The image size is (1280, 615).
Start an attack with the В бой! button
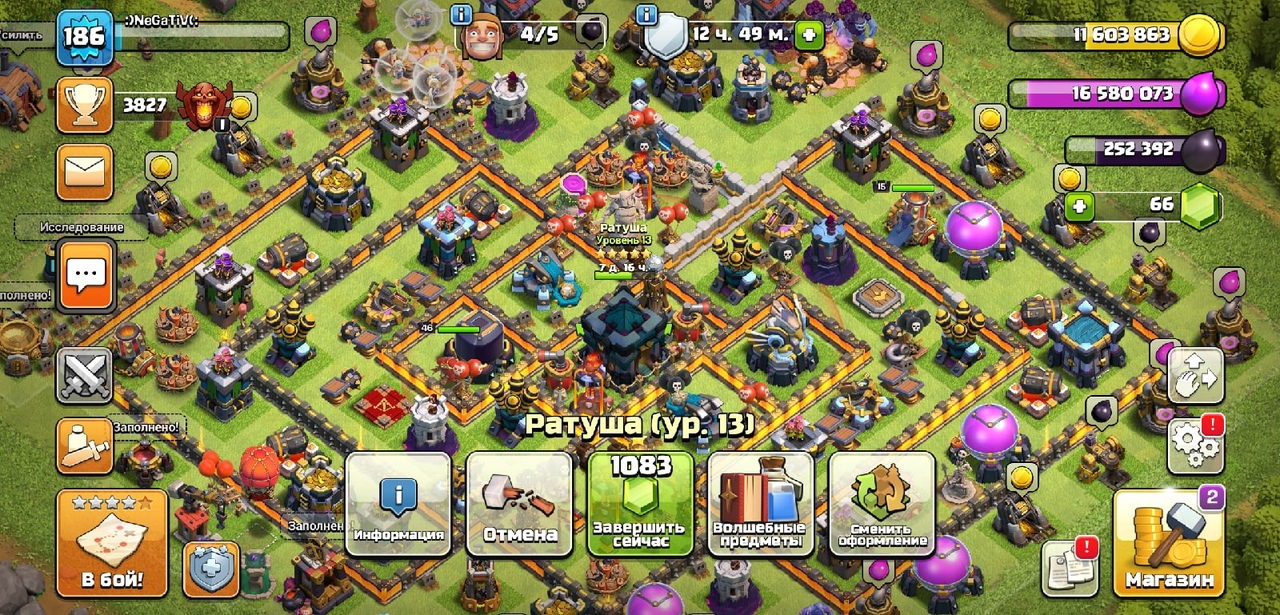coord(112,542)
